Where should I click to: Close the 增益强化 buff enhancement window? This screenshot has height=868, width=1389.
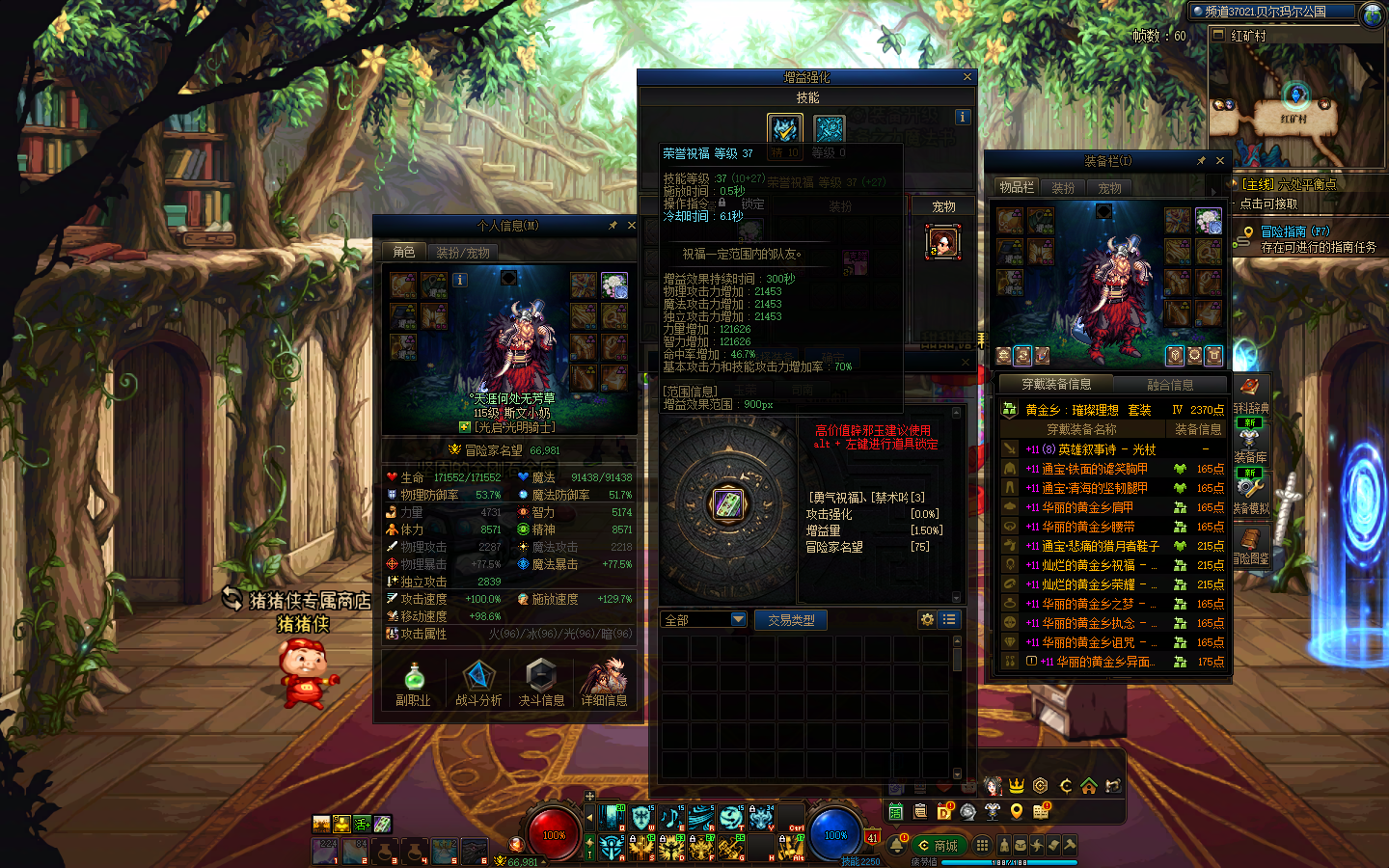point(967,77)
